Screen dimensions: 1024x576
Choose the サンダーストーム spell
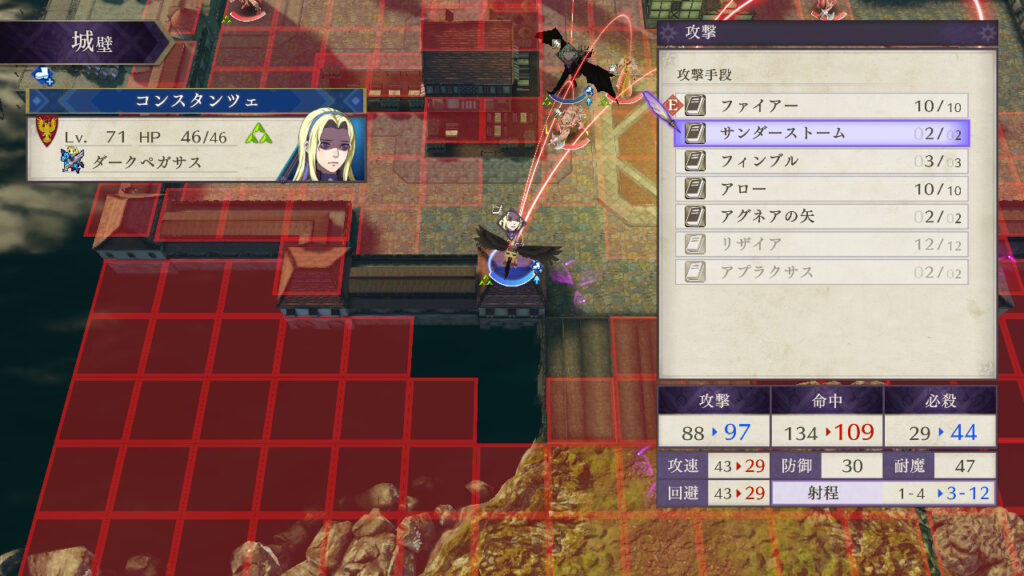click(822, 133)
